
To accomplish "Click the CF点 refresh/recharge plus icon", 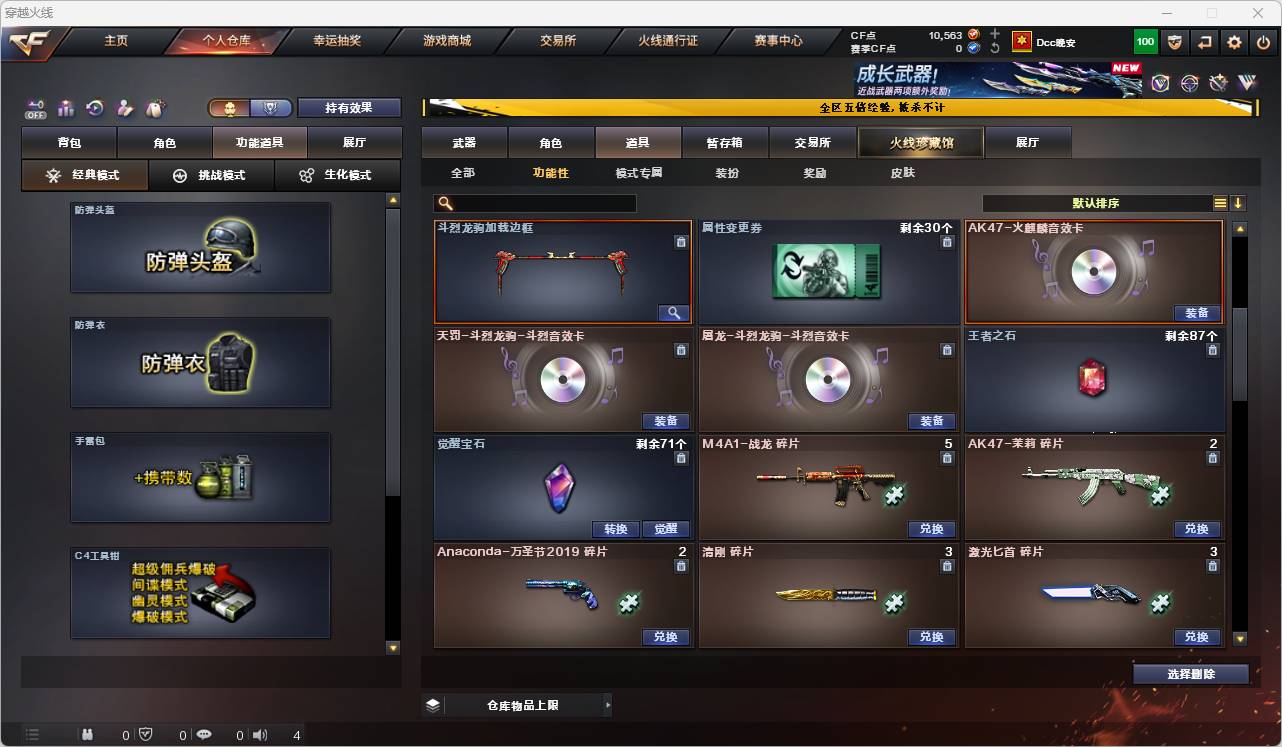I will (994, 32).
